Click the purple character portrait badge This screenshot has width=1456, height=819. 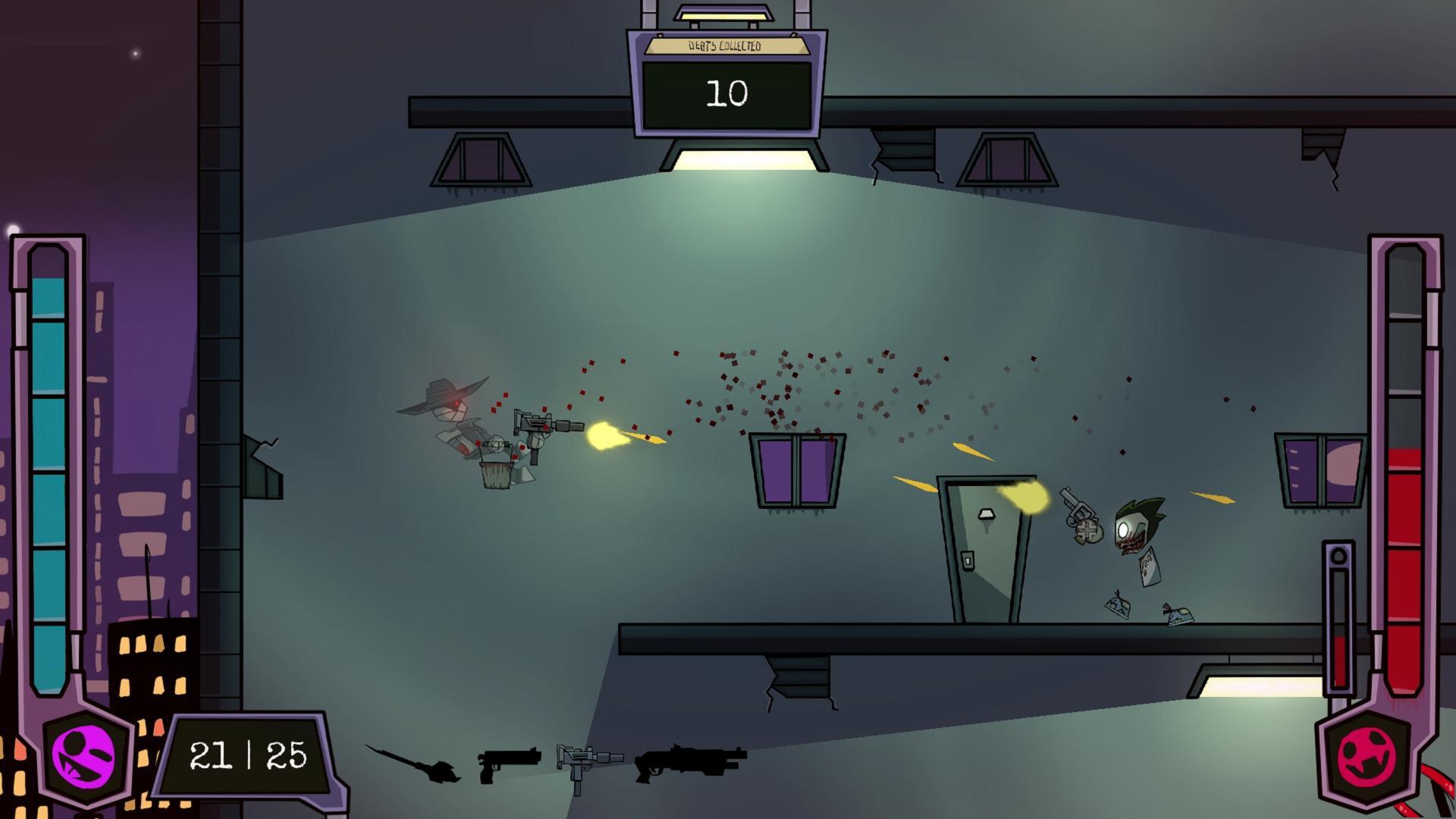pos(86,758)
